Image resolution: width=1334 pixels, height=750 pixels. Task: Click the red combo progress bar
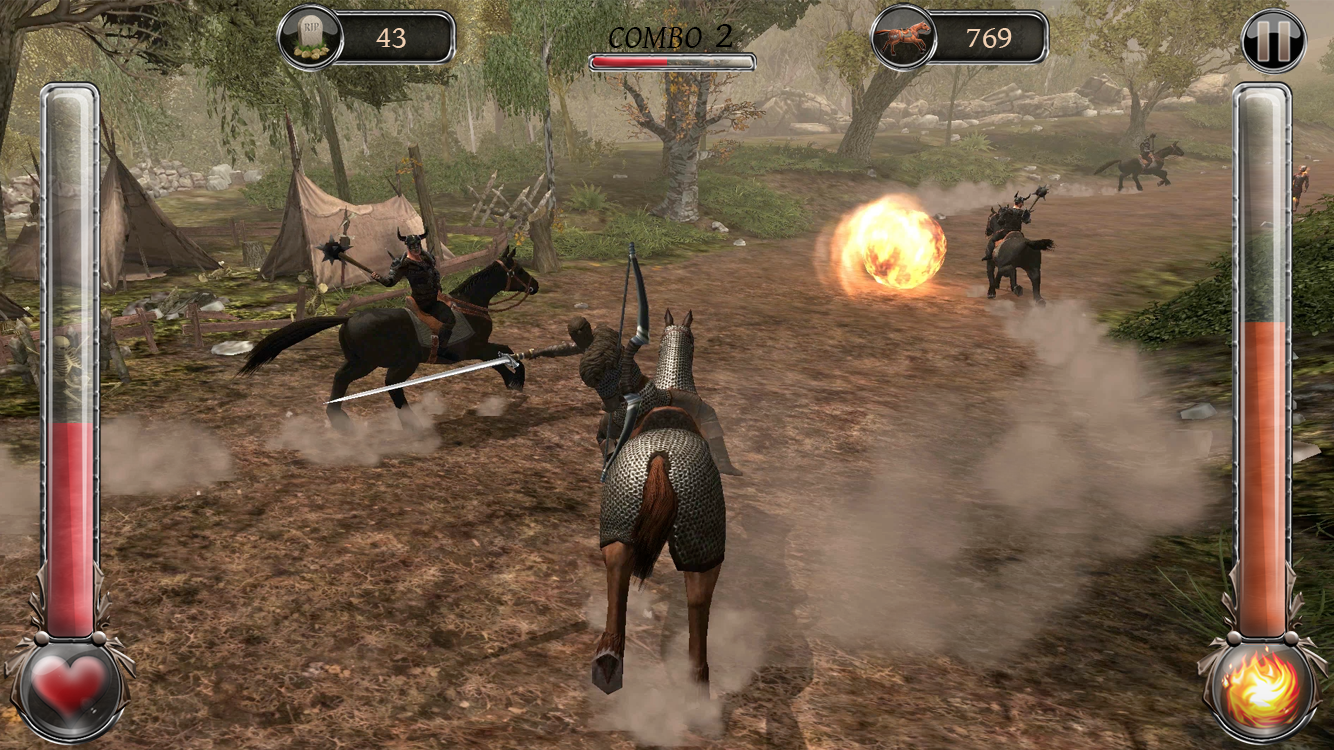click(x=630, y=62)
